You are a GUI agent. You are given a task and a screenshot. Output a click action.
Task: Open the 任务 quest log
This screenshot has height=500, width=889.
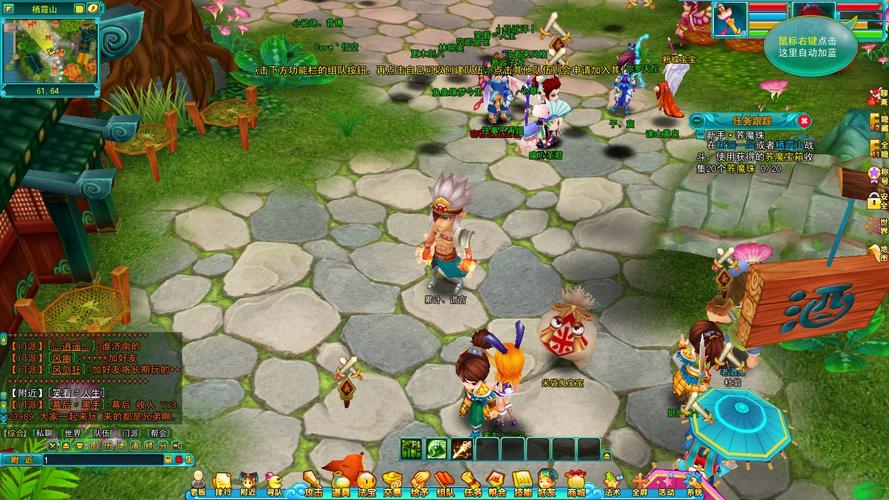pos(472,483)
